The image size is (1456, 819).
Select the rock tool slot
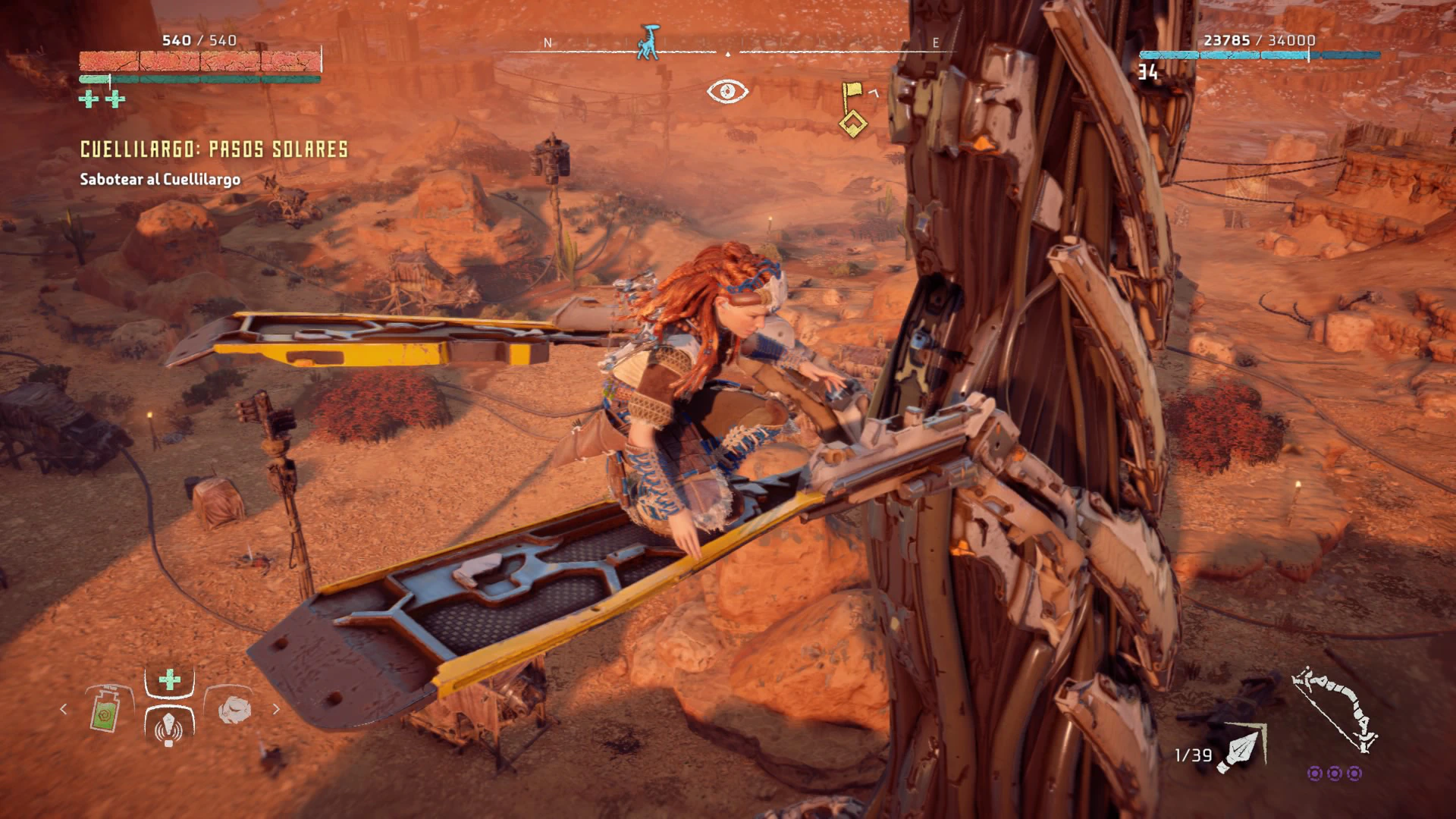231,711
